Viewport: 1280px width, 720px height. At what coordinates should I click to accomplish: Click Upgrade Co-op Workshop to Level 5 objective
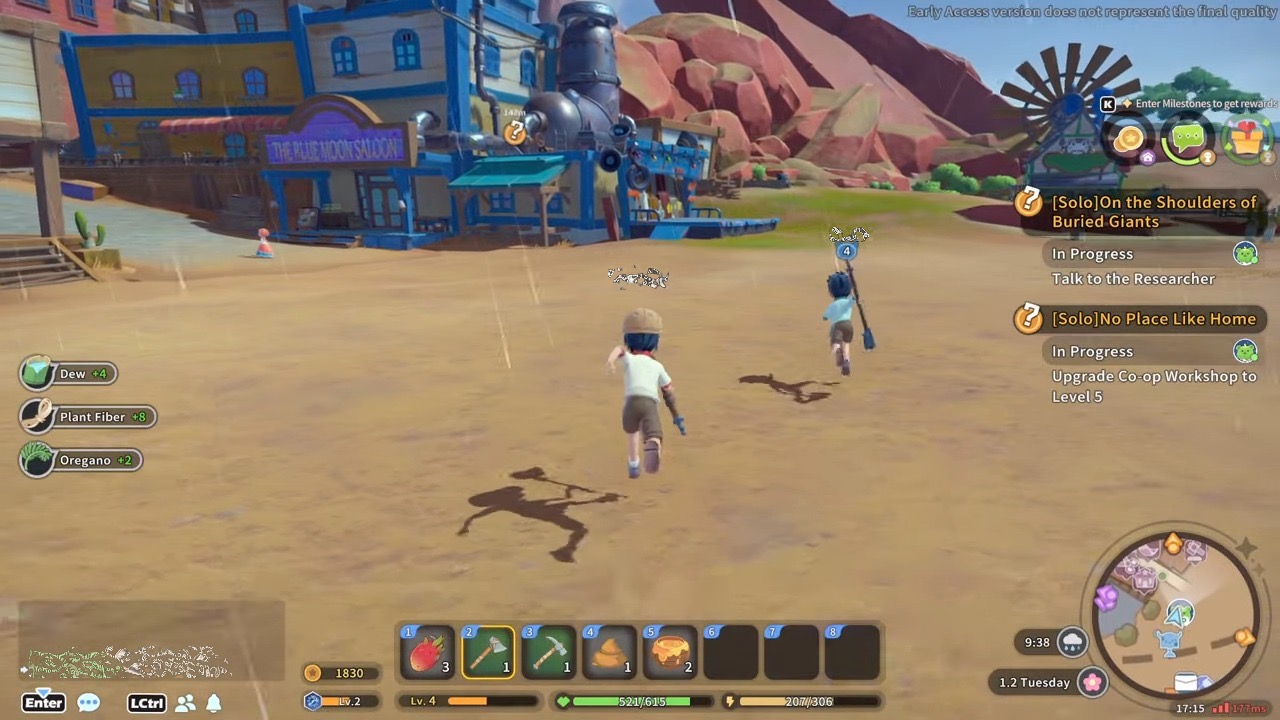pyautogui.click(x=1153, y=386)
